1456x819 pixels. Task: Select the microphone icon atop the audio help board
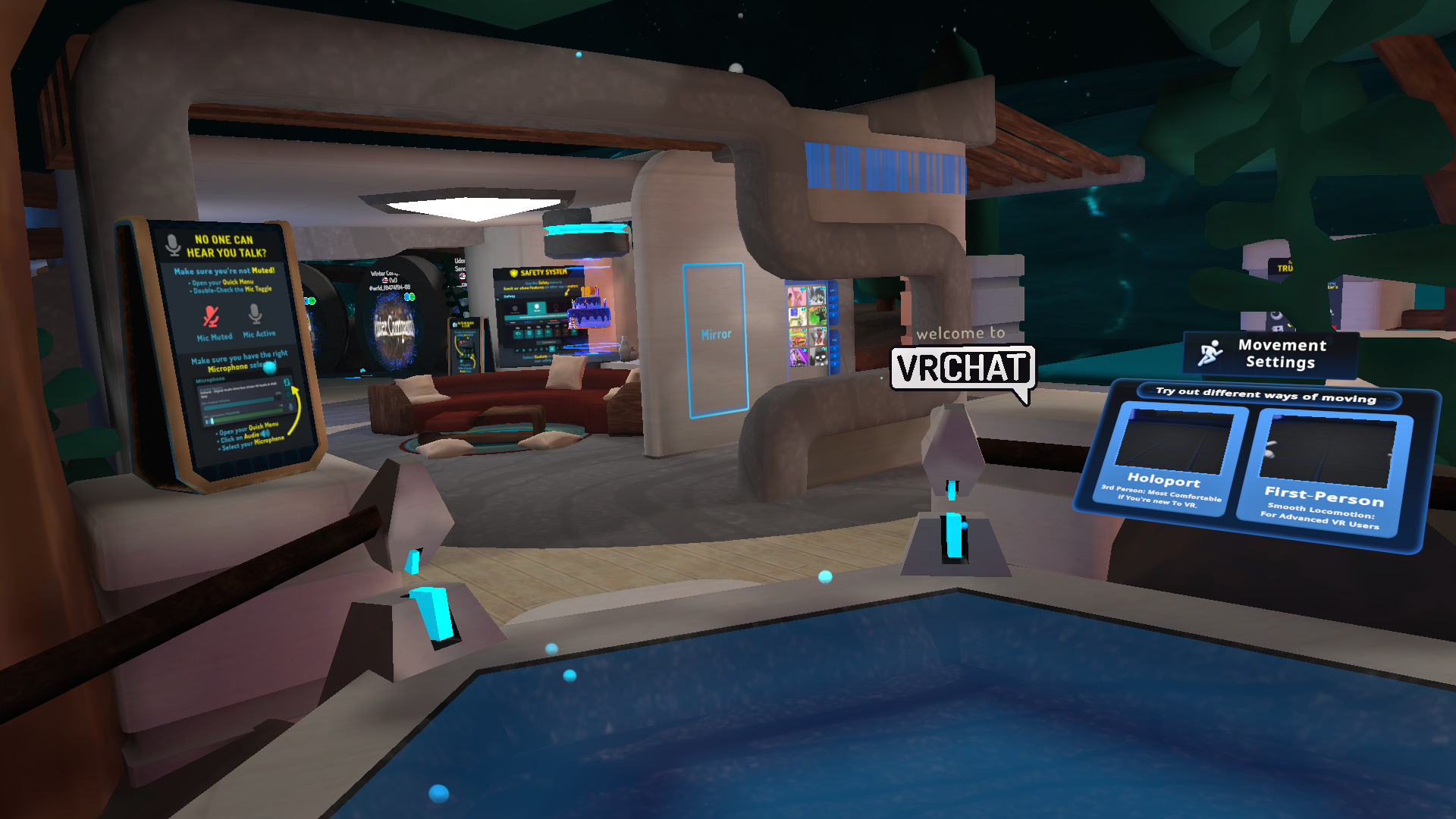click(172, 244)
